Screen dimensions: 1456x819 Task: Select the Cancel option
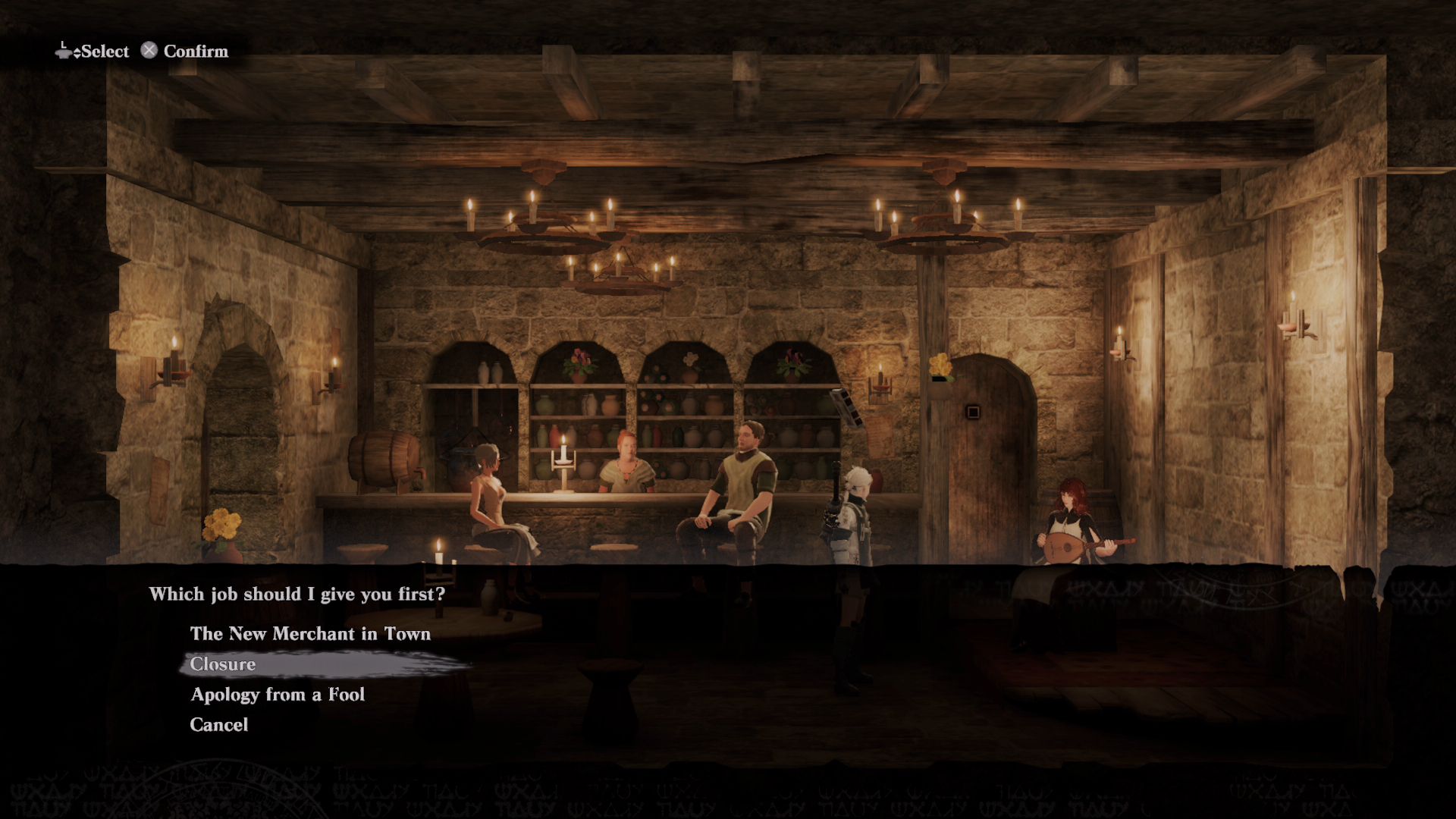tap(219, 724)
